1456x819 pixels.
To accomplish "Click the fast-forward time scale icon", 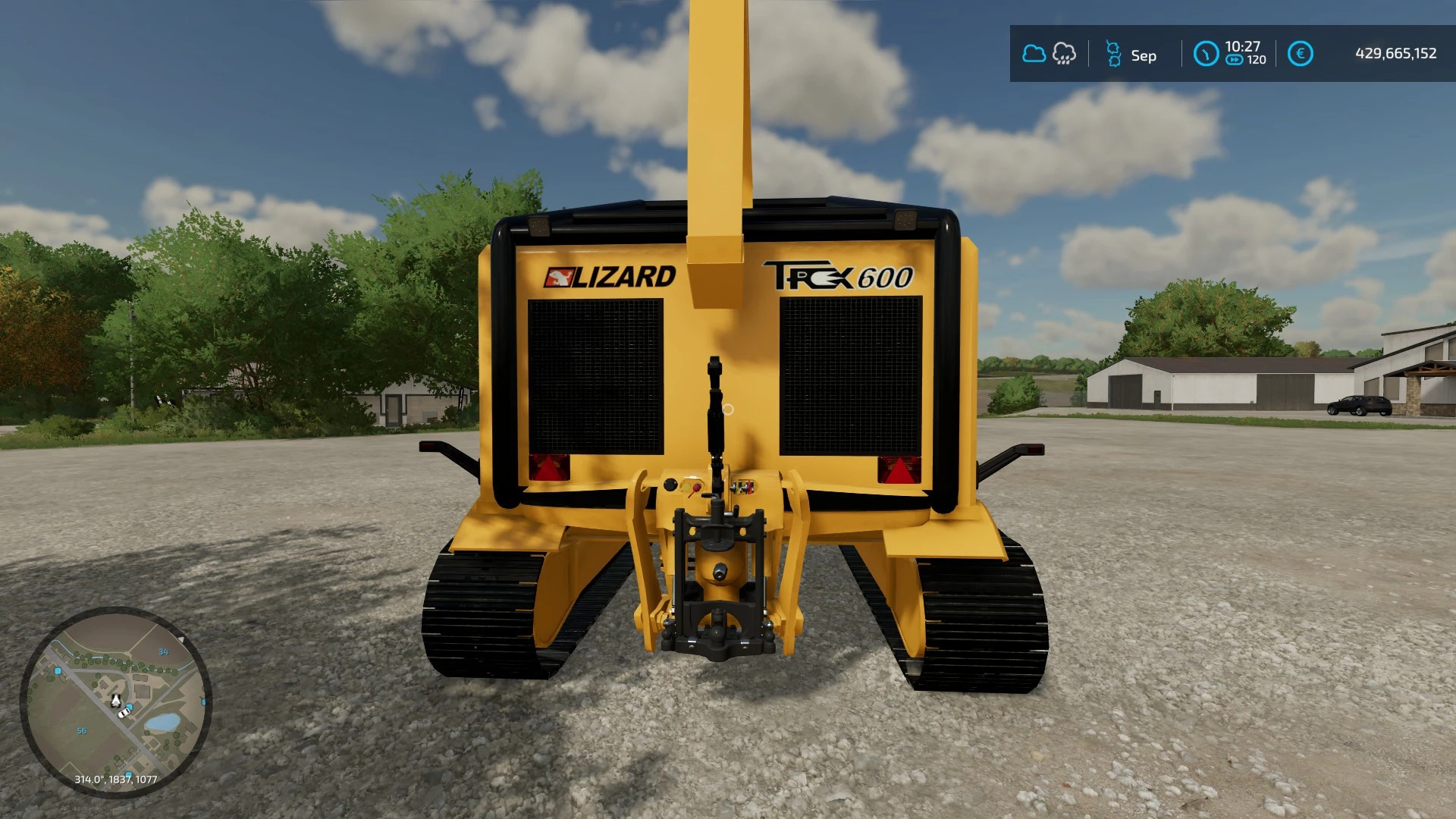I will click(1235, 58).
